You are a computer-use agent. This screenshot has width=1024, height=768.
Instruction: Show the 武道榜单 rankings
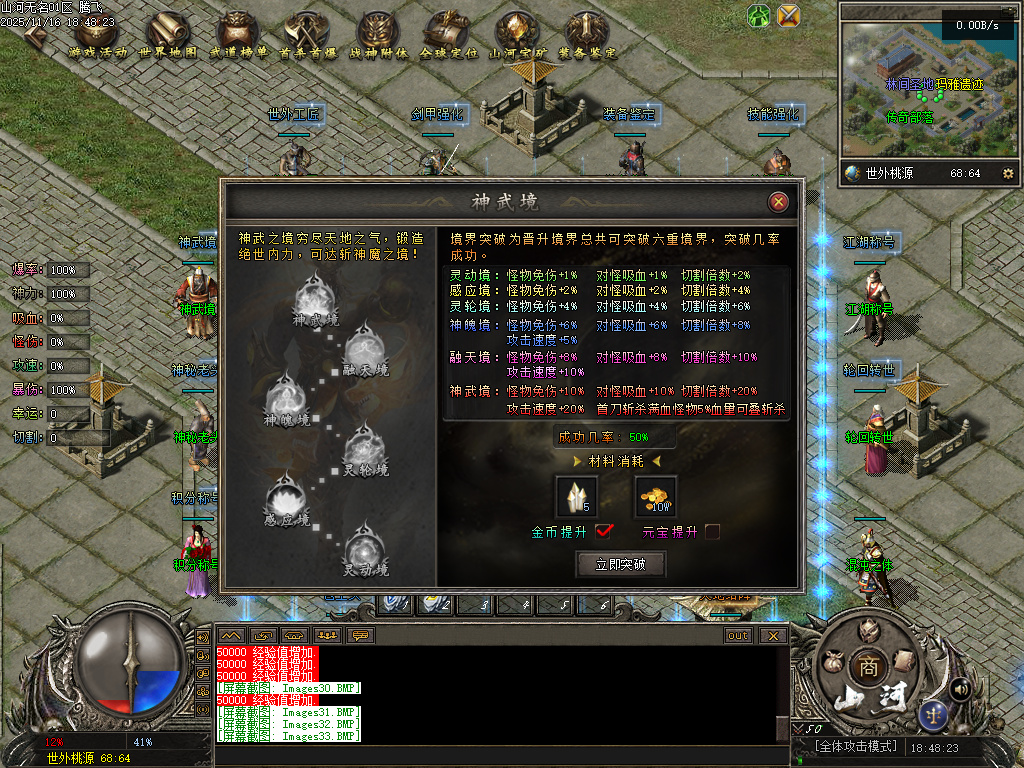(x=238, y=34)
